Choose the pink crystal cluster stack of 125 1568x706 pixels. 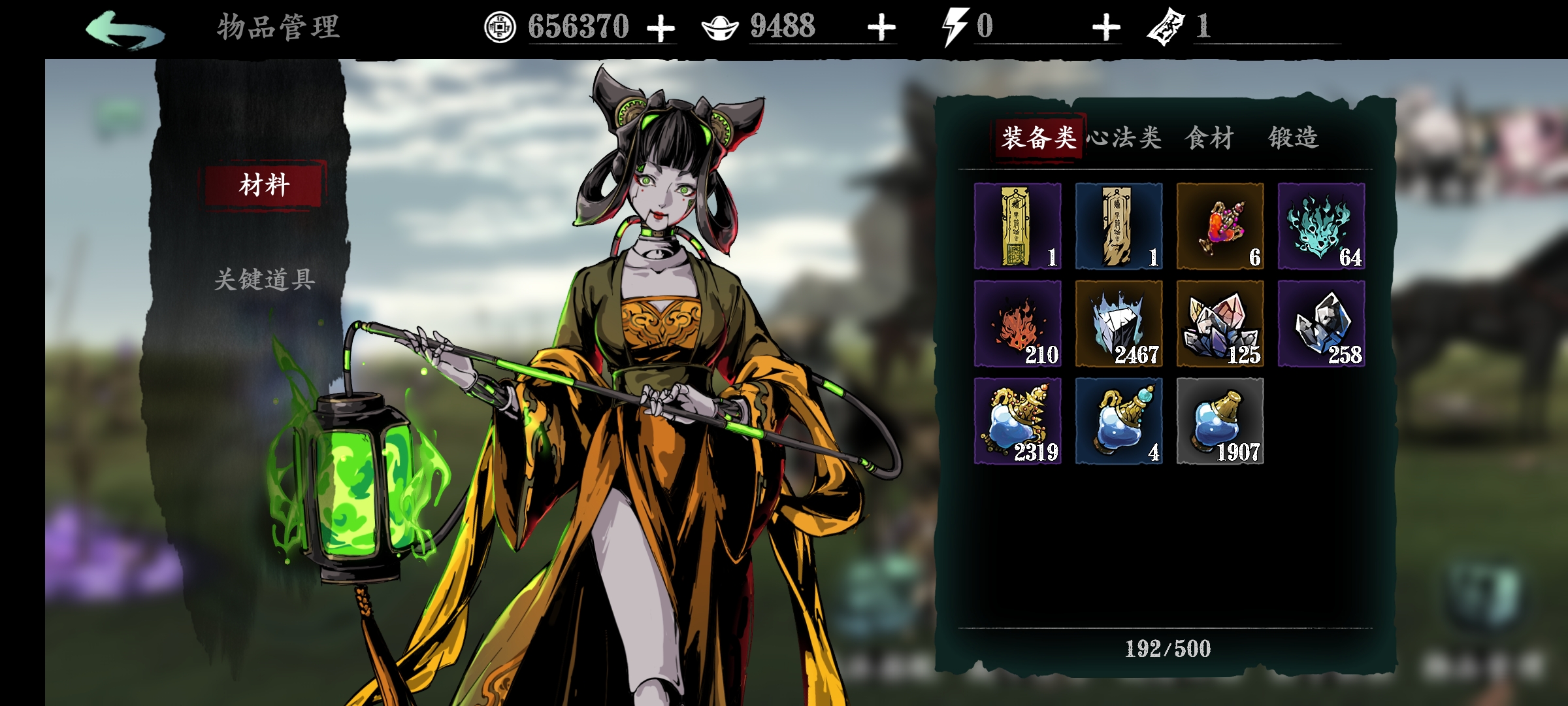coord(1220,324)
